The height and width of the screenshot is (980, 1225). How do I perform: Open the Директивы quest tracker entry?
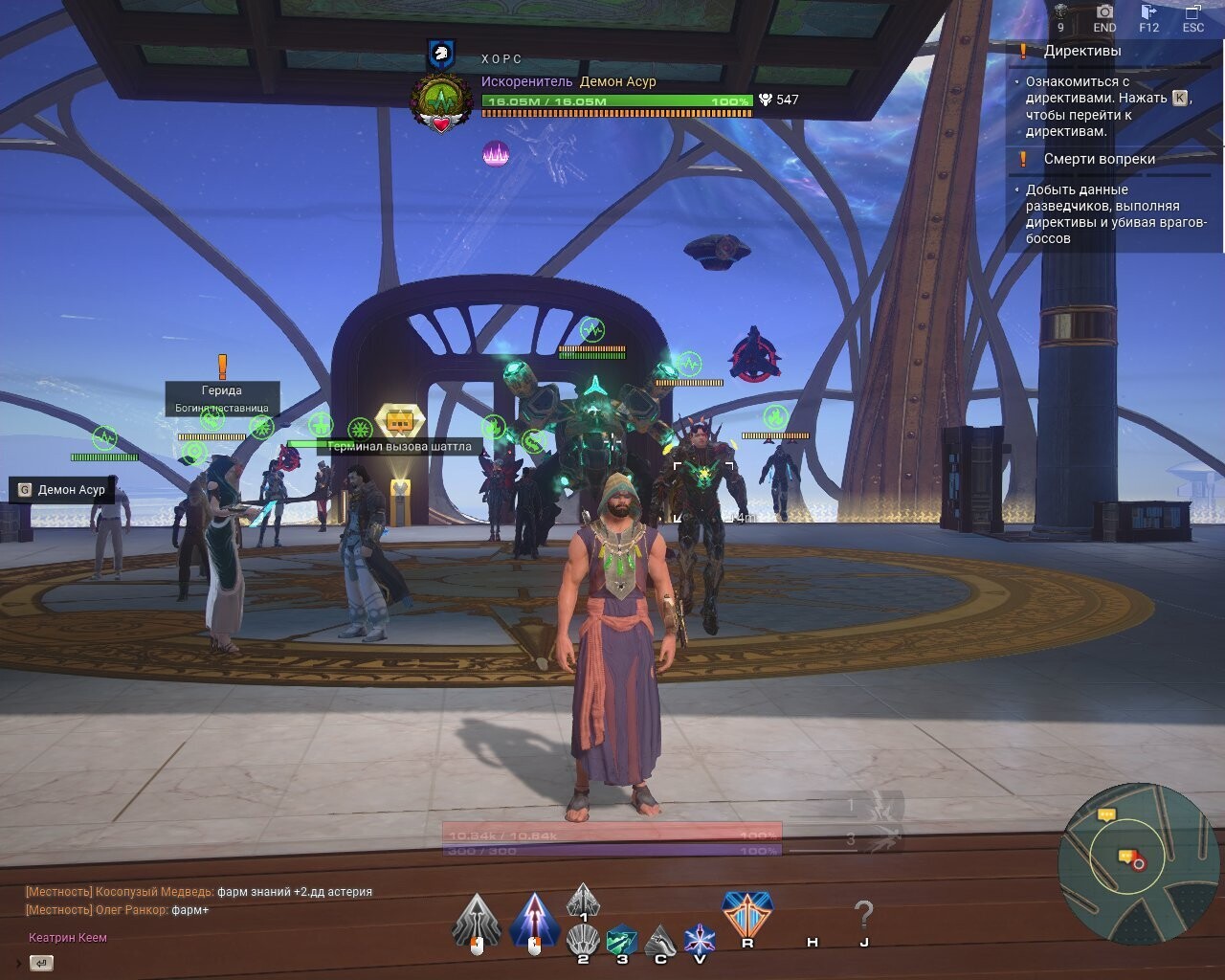click(x=1081, y=52)
